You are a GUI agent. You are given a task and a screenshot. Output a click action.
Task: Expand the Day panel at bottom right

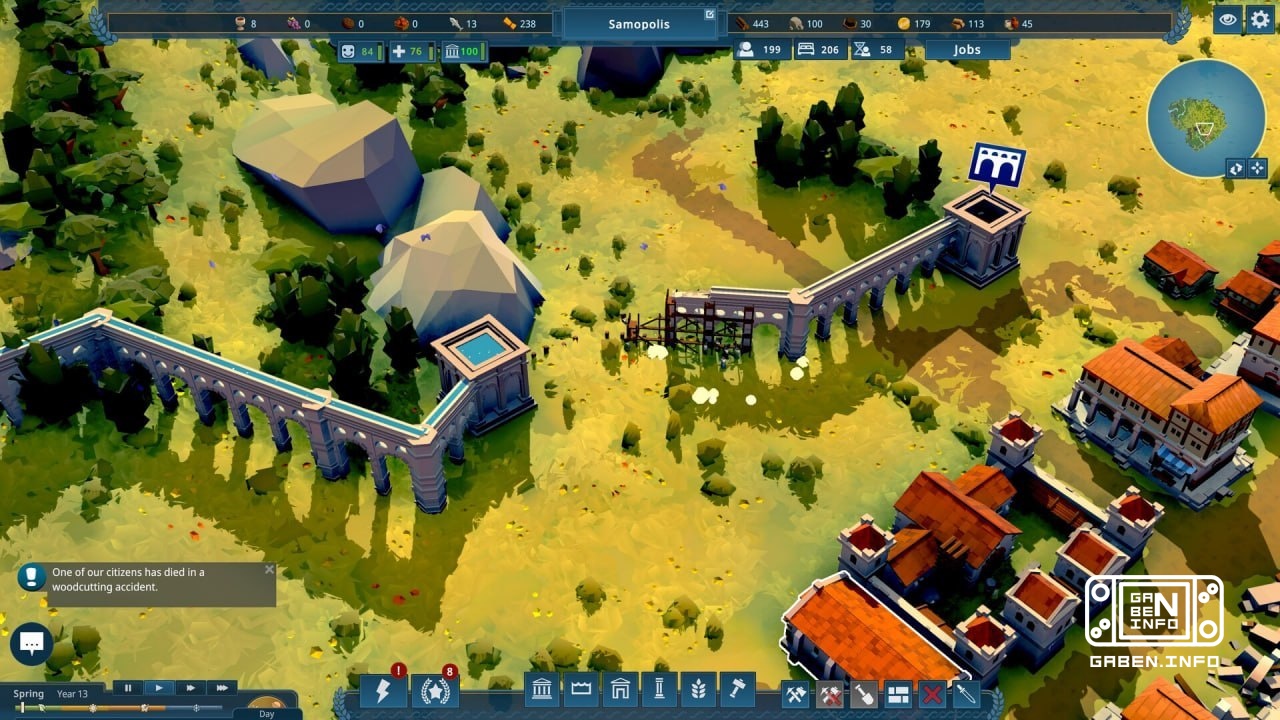tap(265, 714)
